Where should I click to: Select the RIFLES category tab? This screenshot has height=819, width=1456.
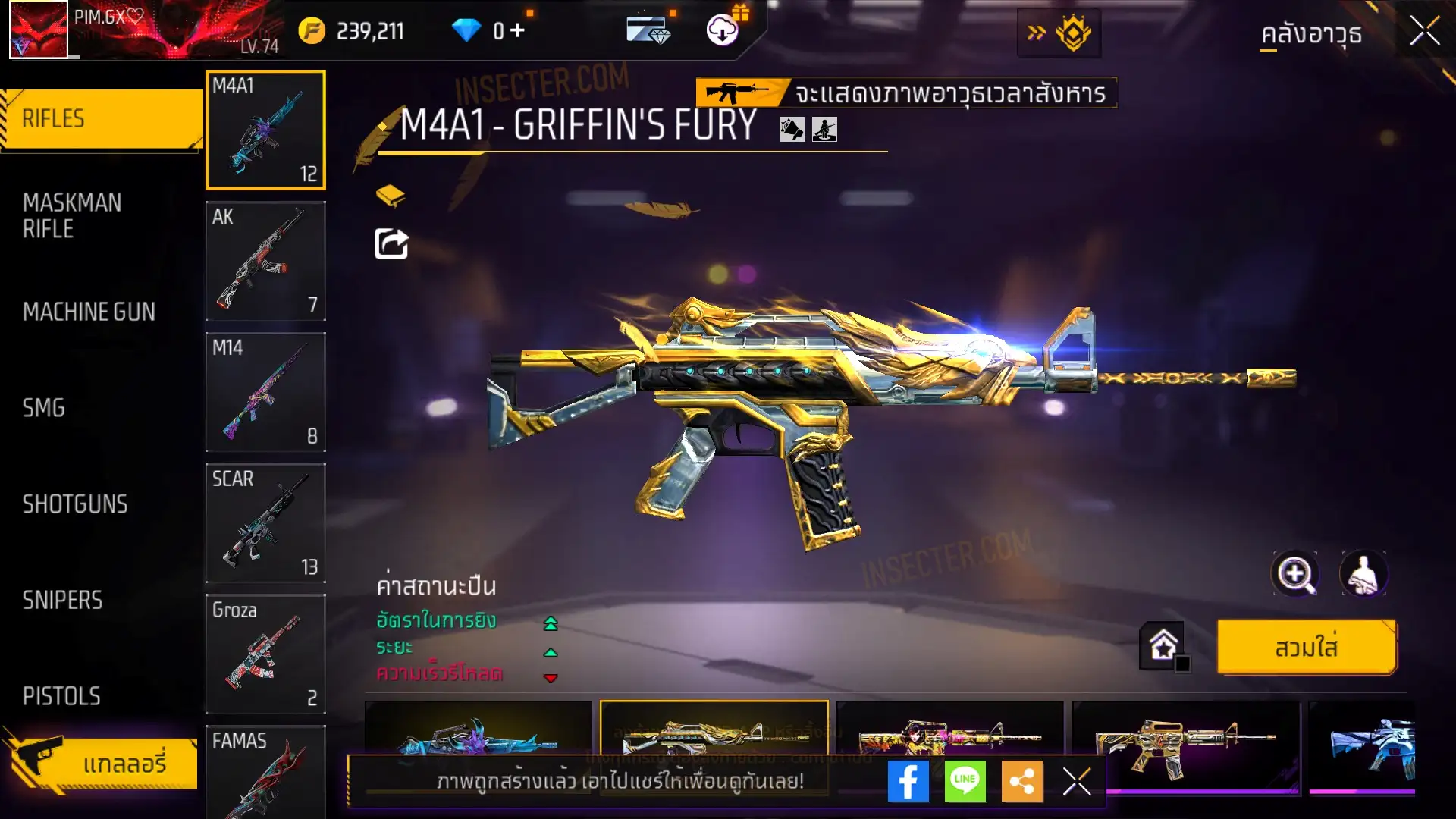pyautogui.click(x=101, y=119)
